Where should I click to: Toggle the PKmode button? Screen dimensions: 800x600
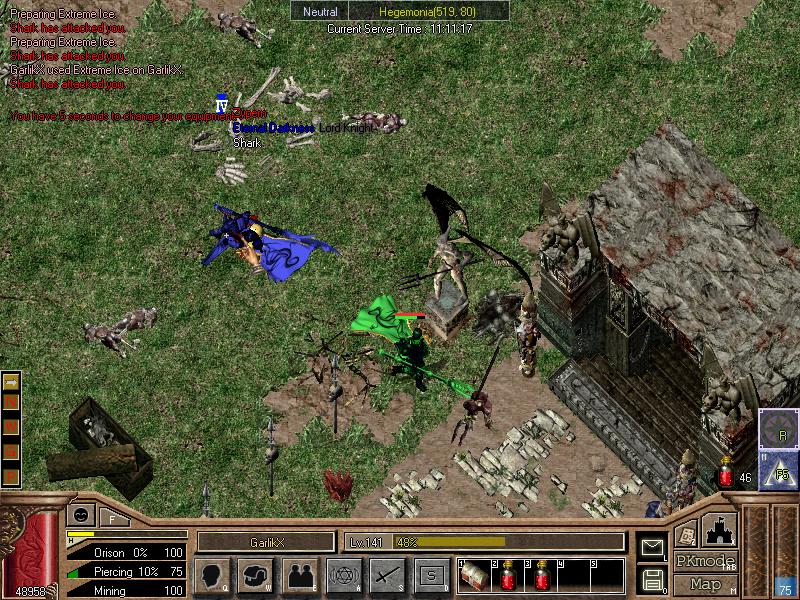pyautogui.click(x=704, y=561)
